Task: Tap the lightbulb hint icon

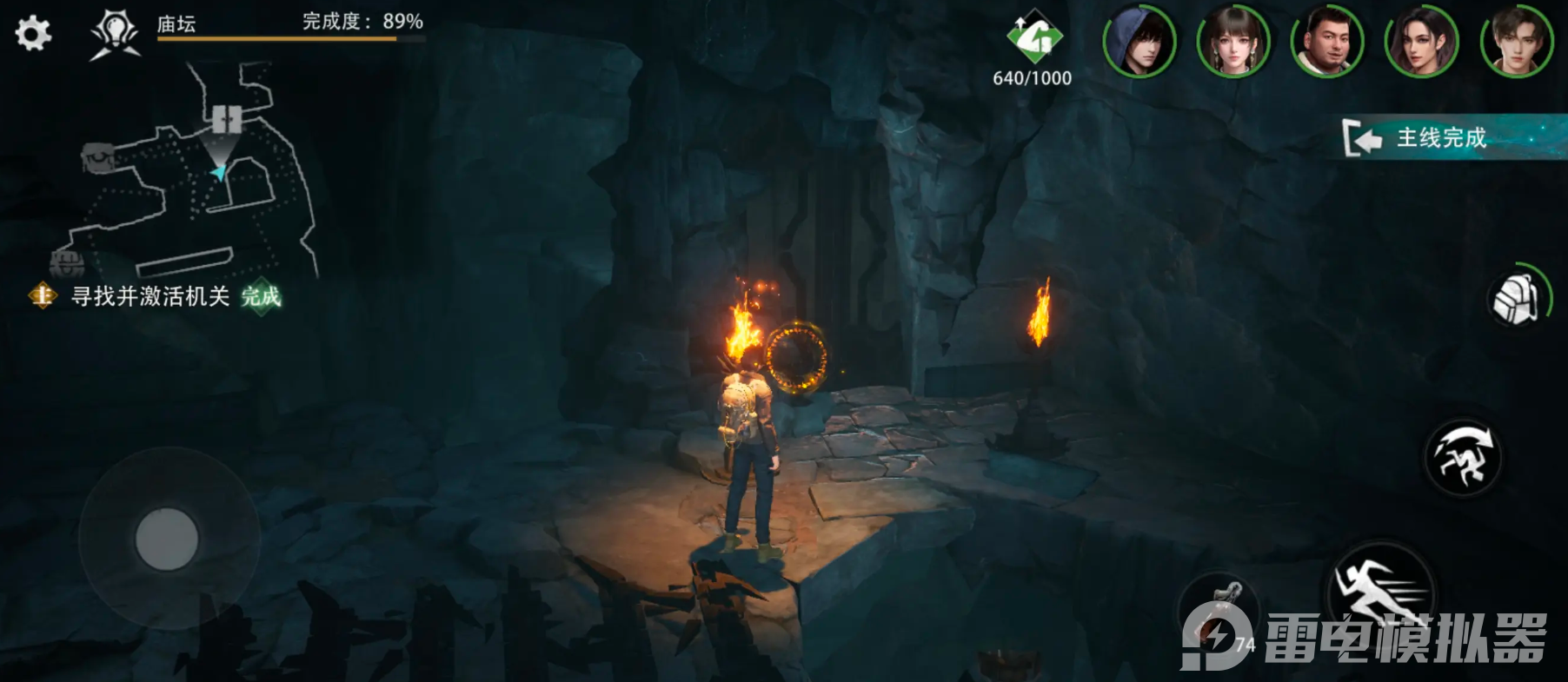Action: [115, 35]
